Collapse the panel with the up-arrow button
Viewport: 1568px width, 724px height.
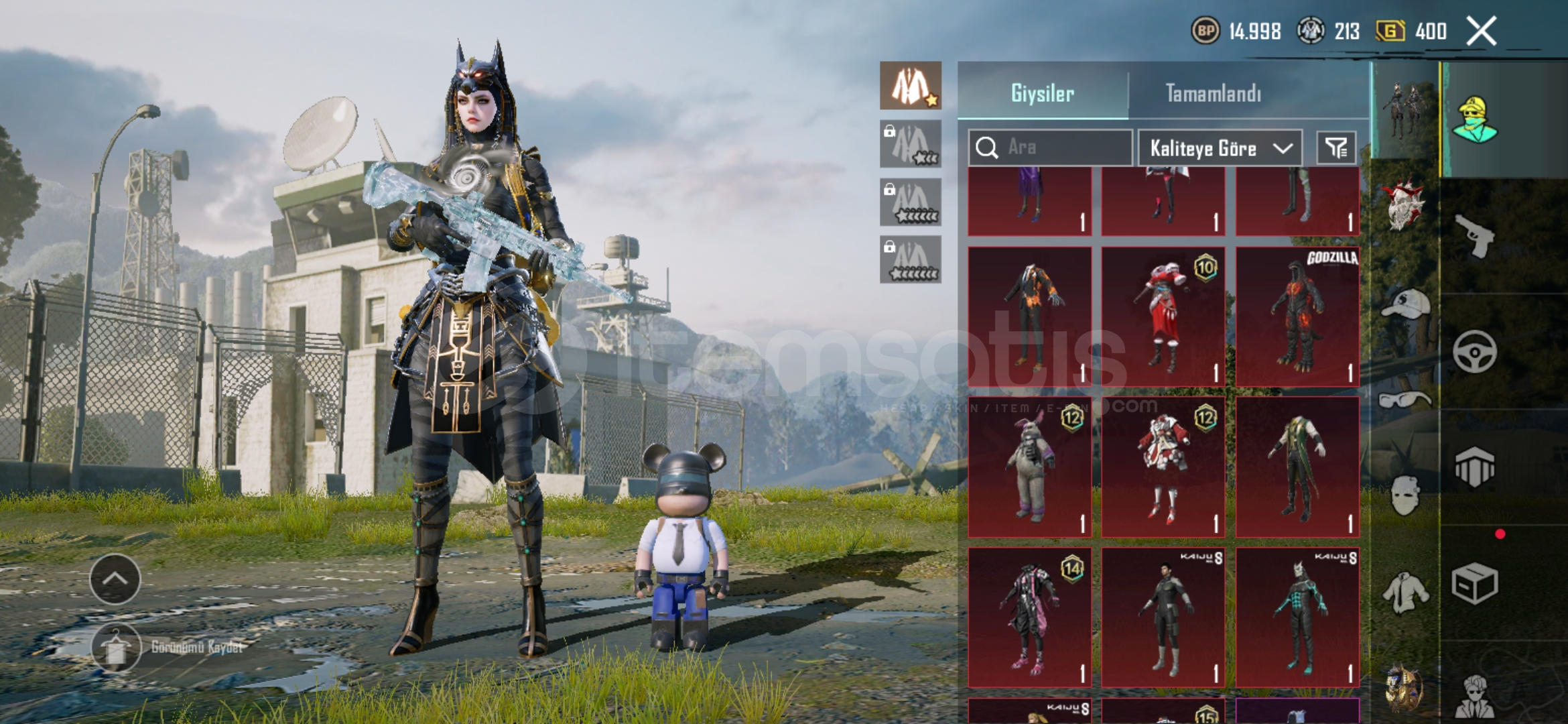coord(115,579)
